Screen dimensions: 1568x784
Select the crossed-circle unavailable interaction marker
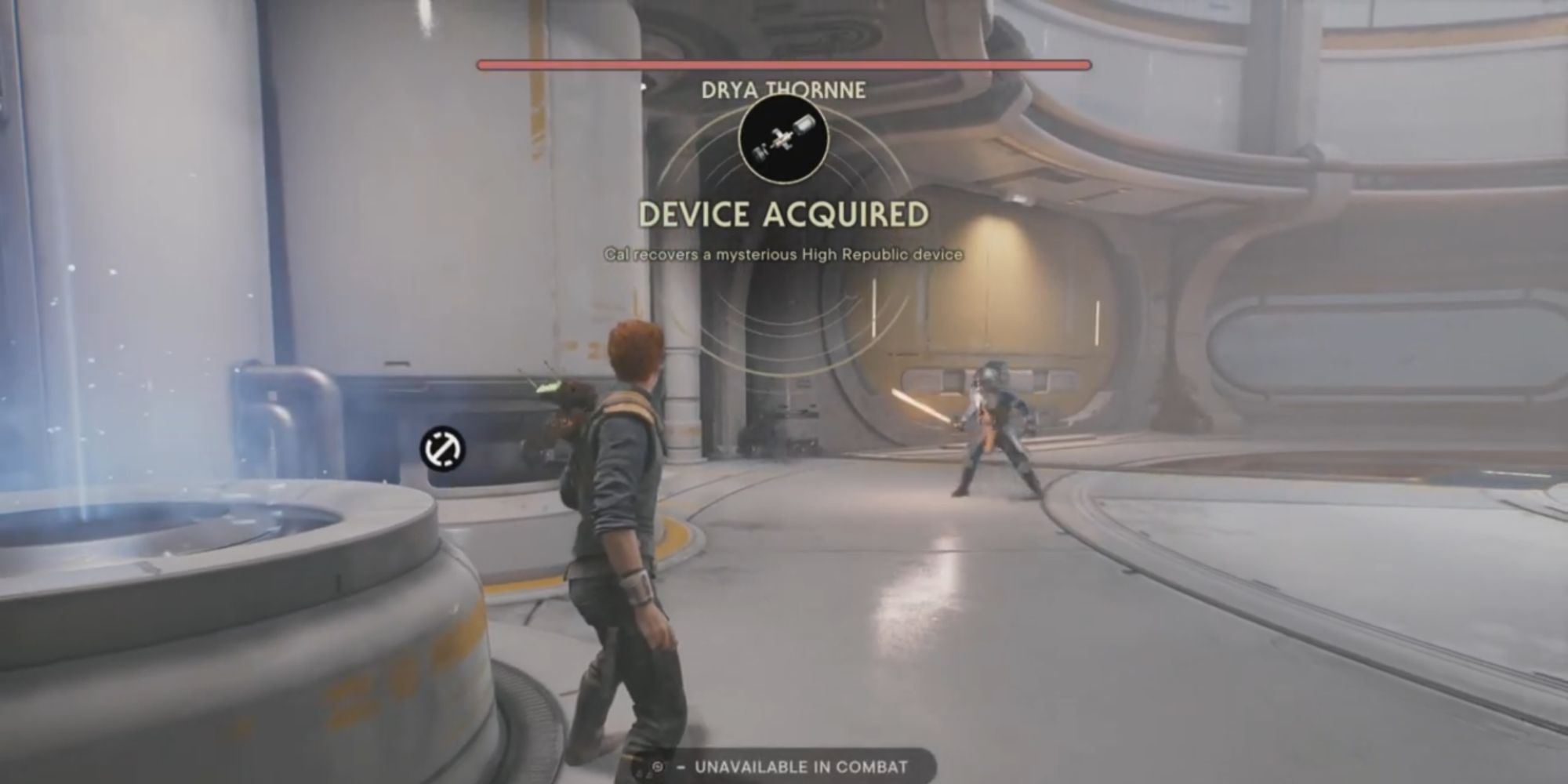443,449
